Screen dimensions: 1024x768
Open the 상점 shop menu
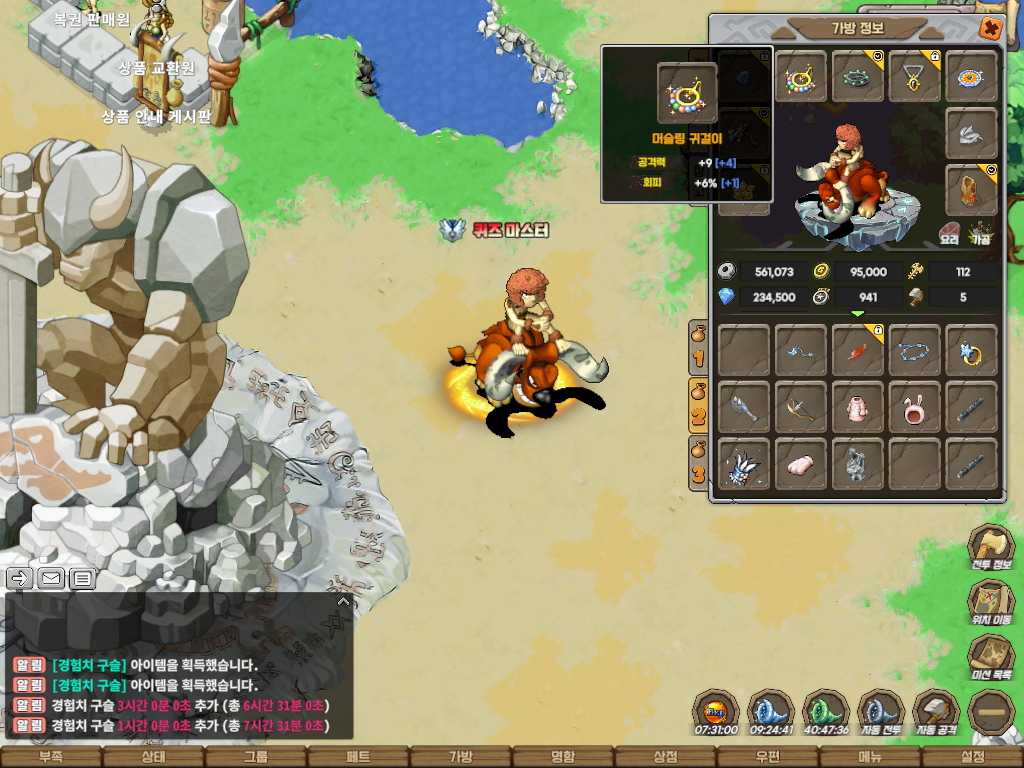[x=665, y=757]
